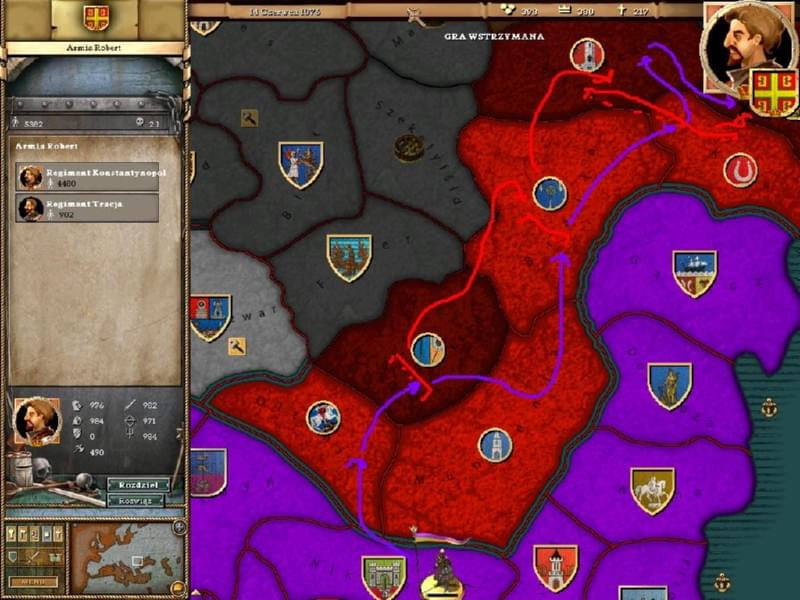This screenshot has height=600, width=800.
Task: Click the round button at minimap bottom-right corner
Action: (x=178, y=589)
